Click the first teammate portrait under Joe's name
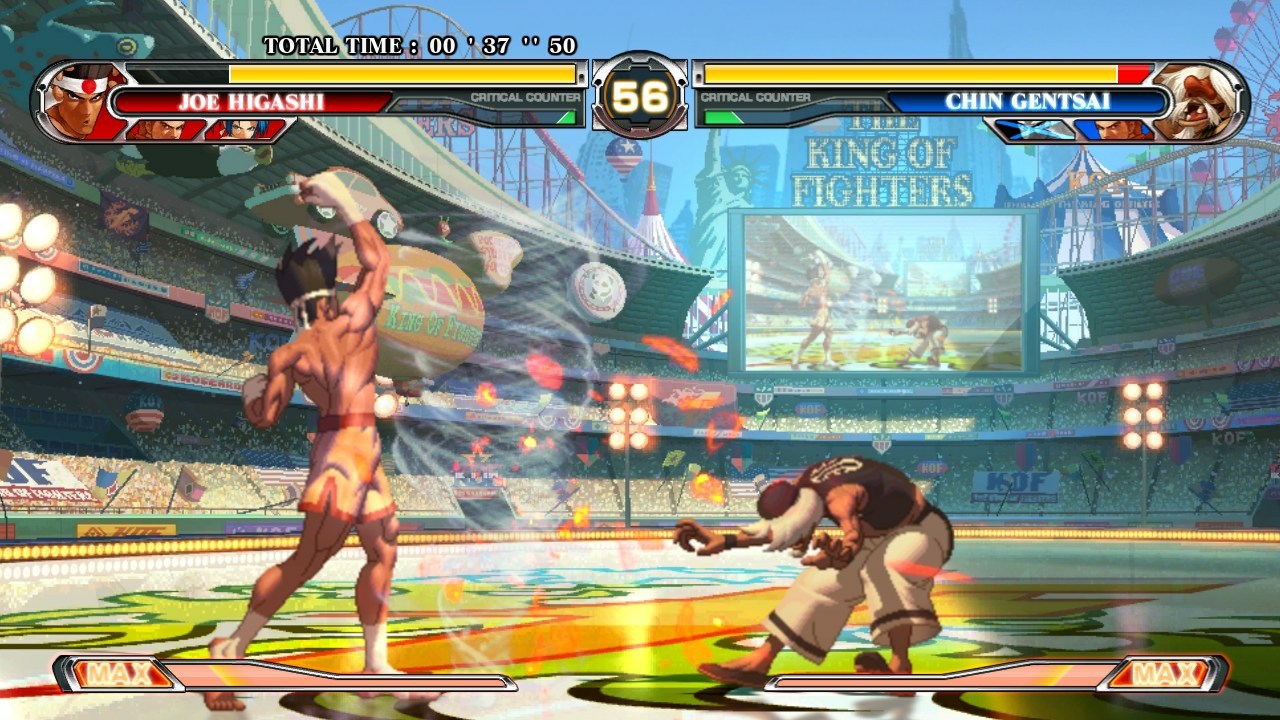The width and height of the screenshot is (1280, 720). coord(170,128)
